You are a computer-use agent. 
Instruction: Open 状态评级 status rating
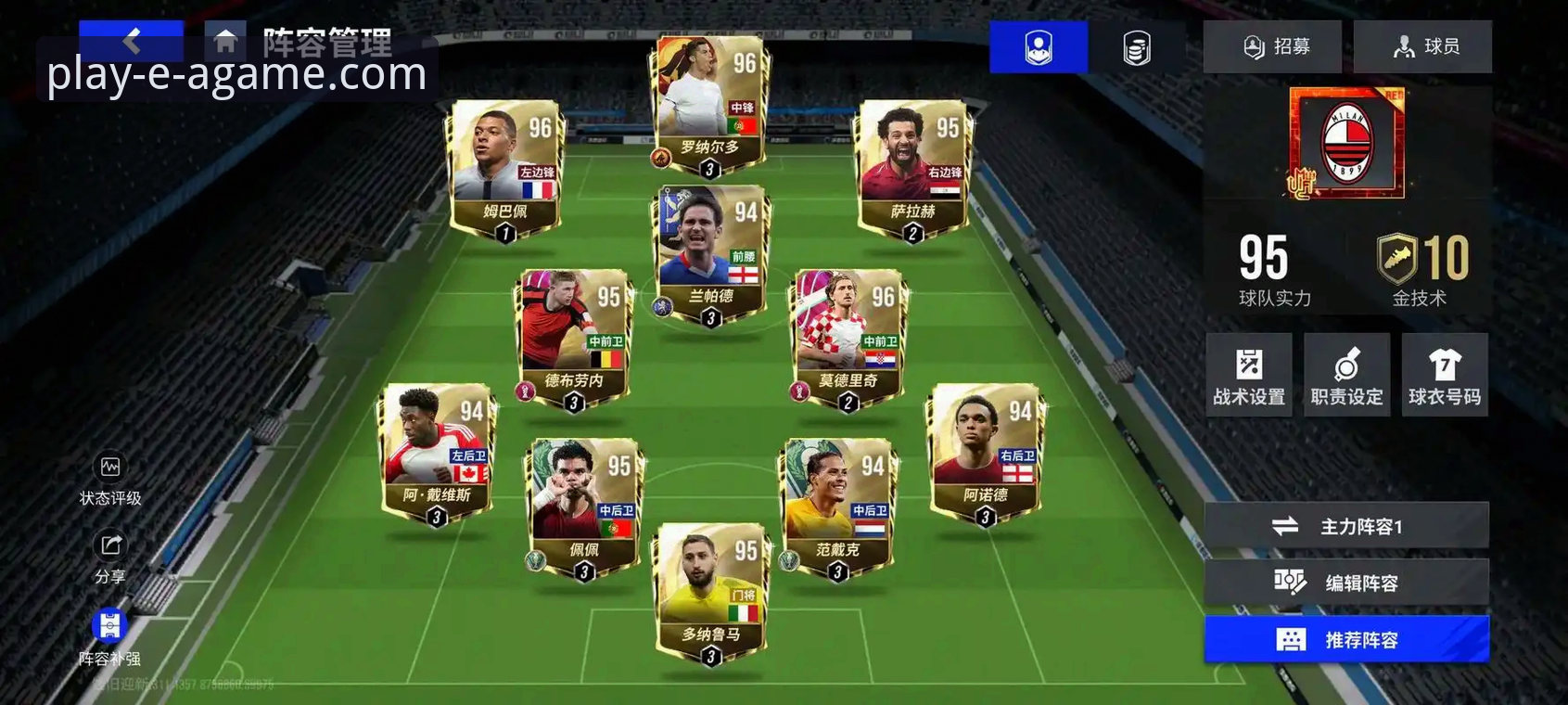[110, 479]
